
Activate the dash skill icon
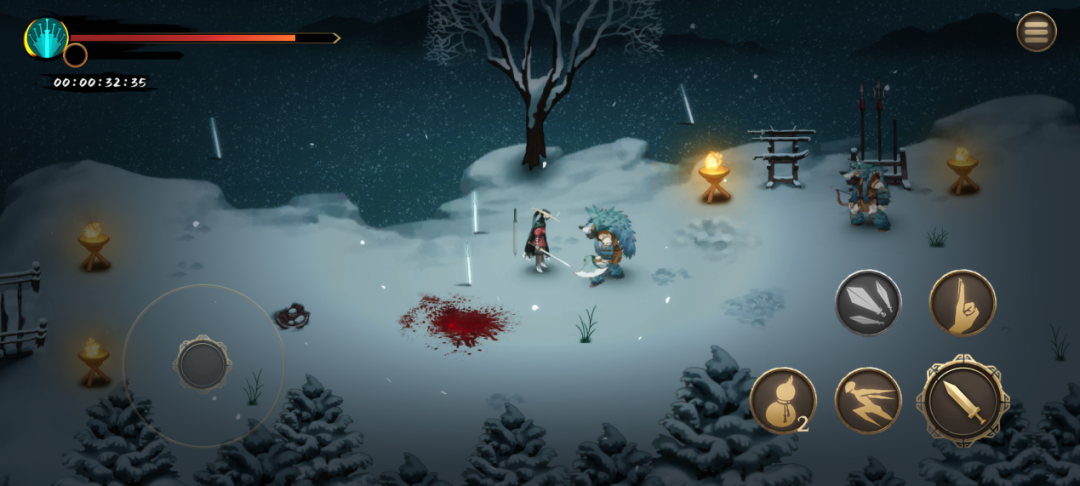point(868,401)
